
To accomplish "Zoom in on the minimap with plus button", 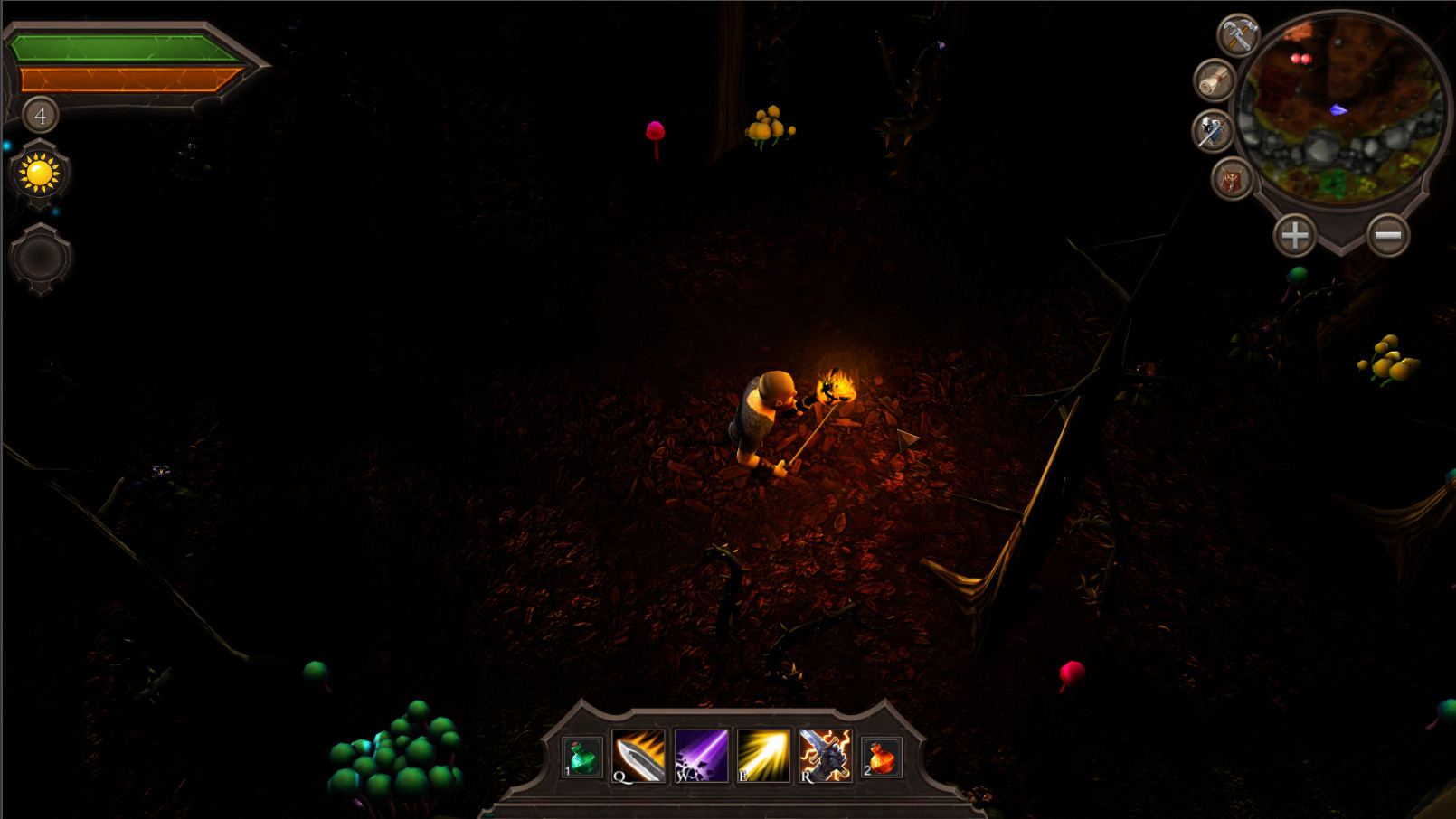I will [1295, 235].
